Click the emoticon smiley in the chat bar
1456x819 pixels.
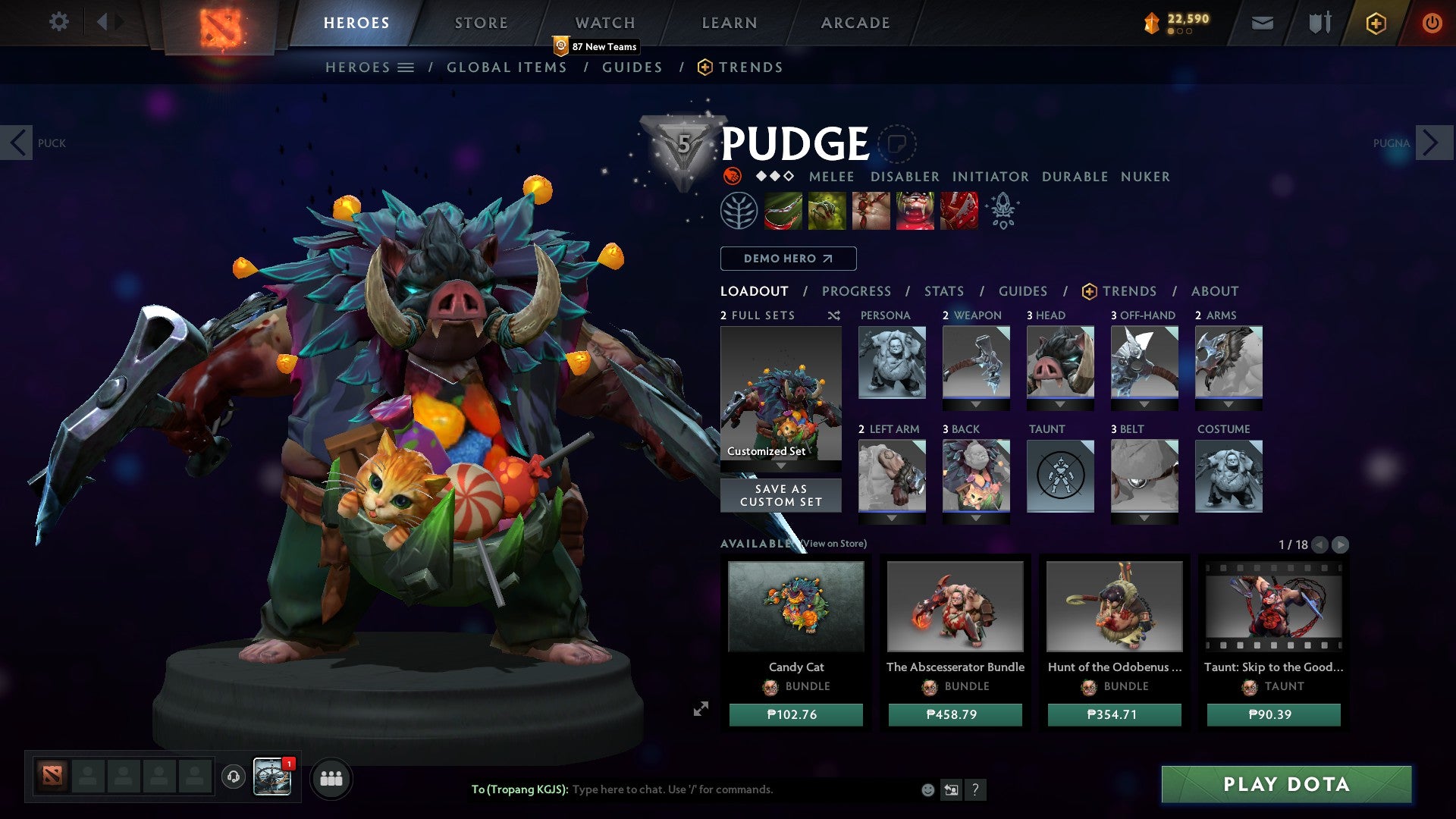click(927, 789)
